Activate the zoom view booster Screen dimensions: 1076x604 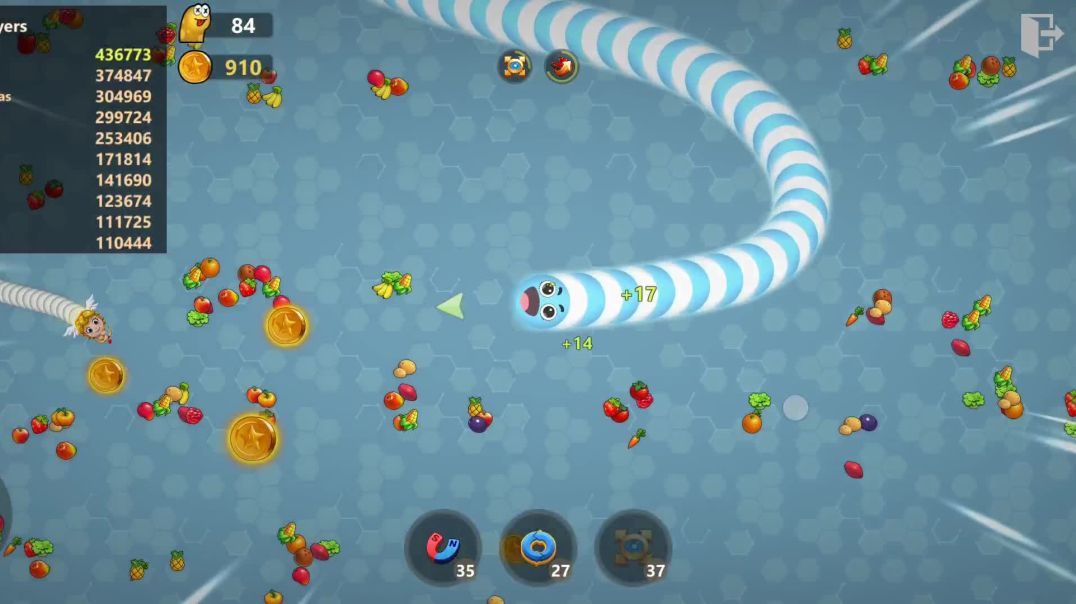[x=633, y=548]
